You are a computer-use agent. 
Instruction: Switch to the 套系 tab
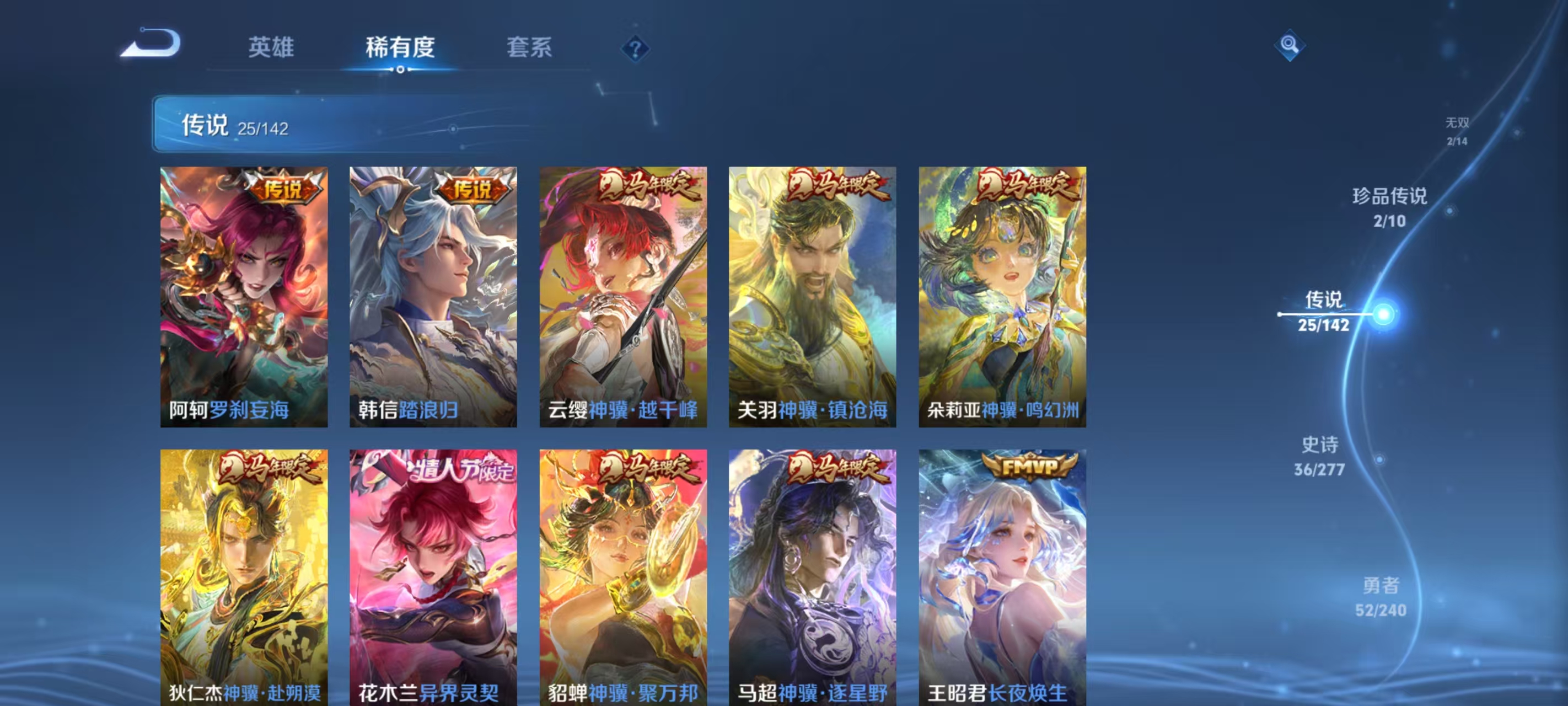click(x=531, y=47)
